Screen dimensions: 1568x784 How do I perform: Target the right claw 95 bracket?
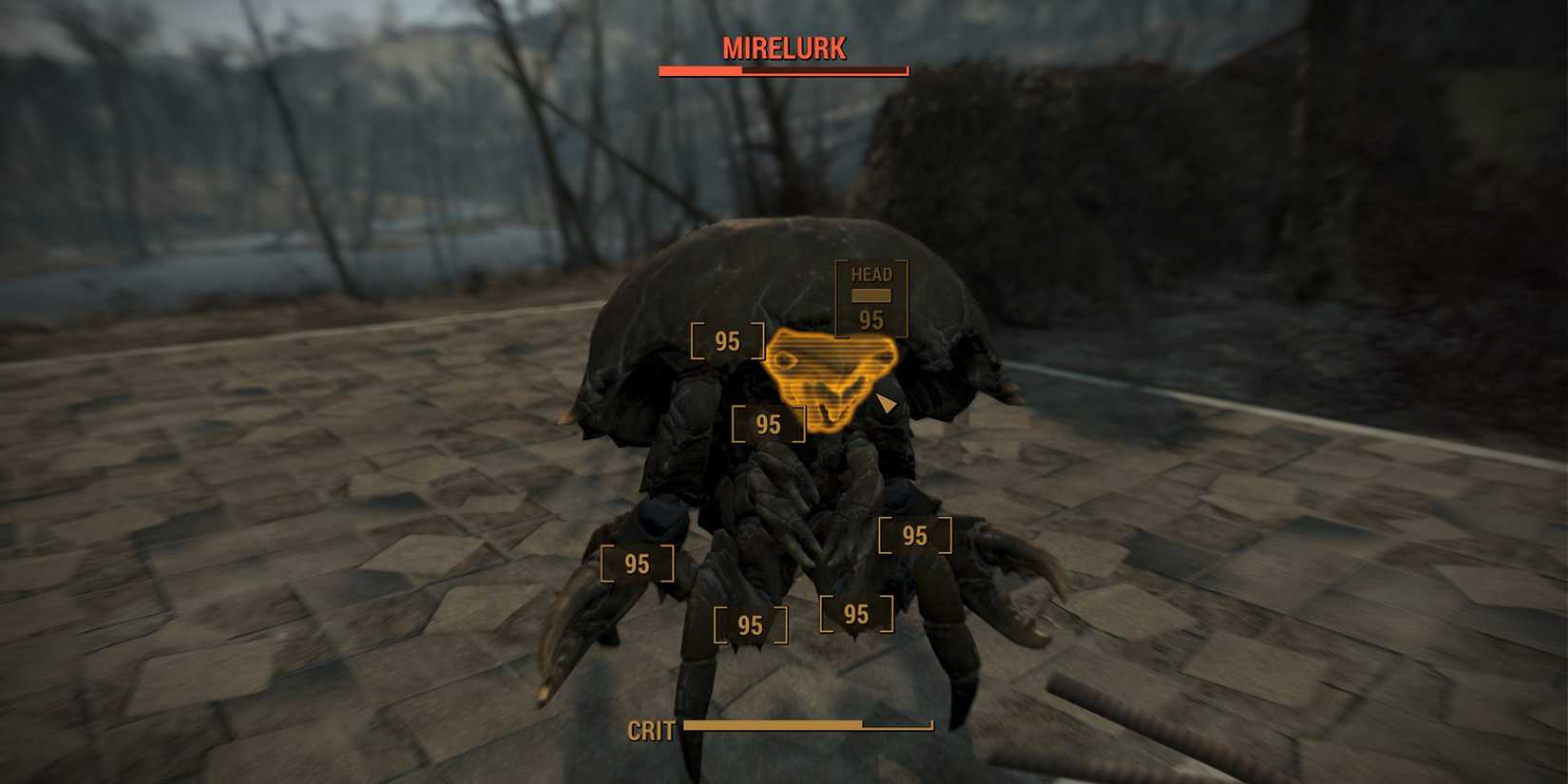(916, 537)
